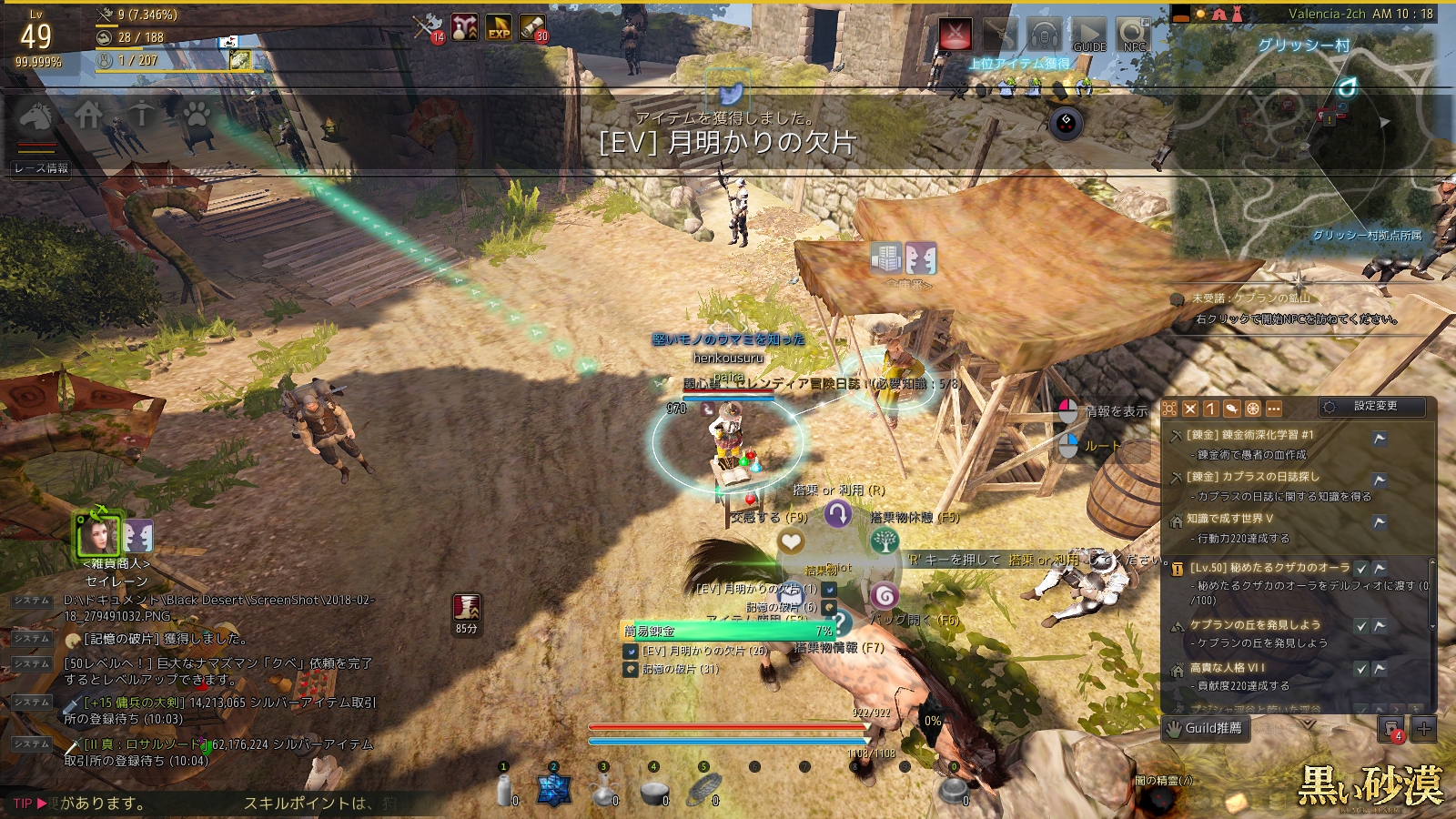Viewport: 1456px width, 819px height.
Task: Open the NPC finder button
Action: [x=1134, y=35]
